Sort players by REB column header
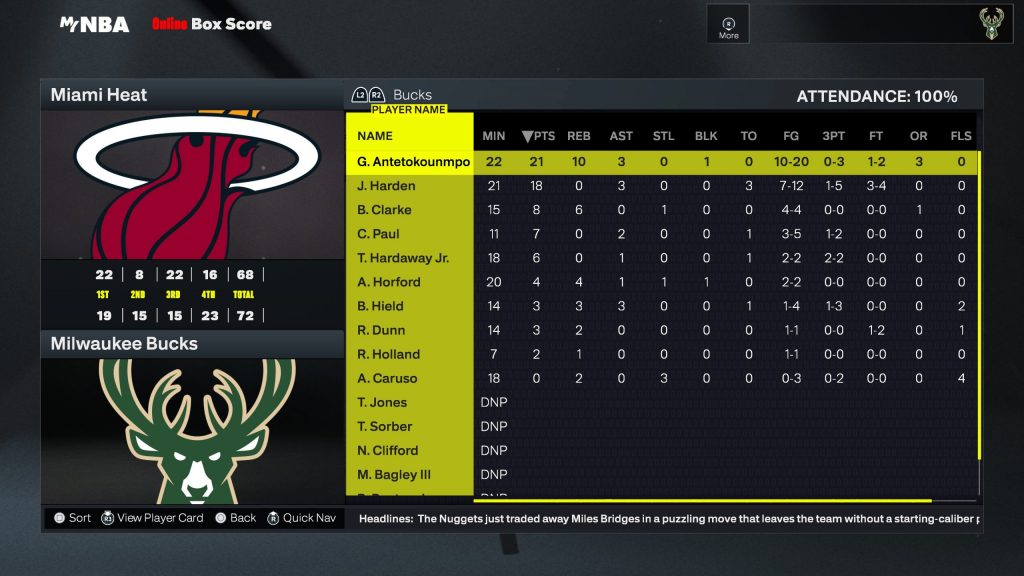This screenshot has width=1024, height=576. [579, 136]
